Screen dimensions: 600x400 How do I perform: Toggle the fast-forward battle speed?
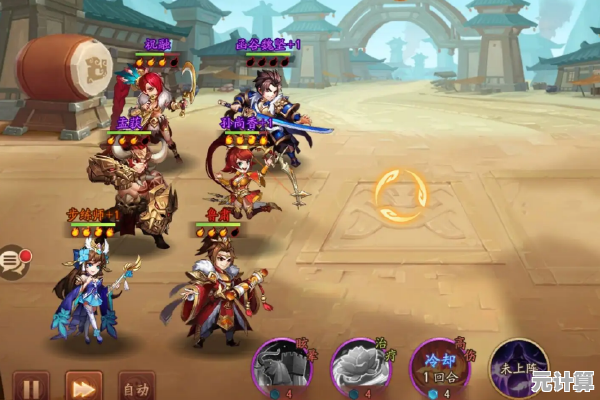[84, 386]
